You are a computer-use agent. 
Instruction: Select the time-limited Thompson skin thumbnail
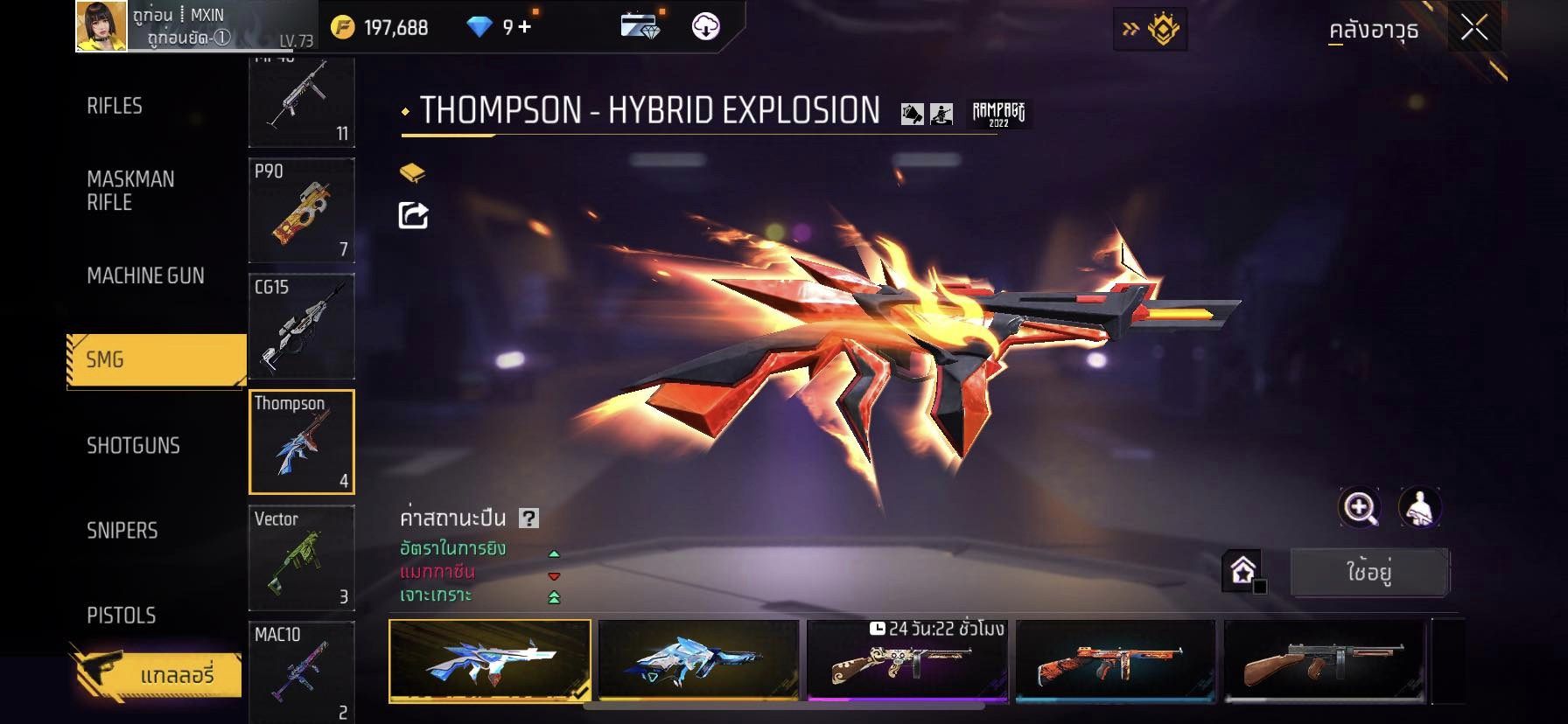[x=906, y=660]
